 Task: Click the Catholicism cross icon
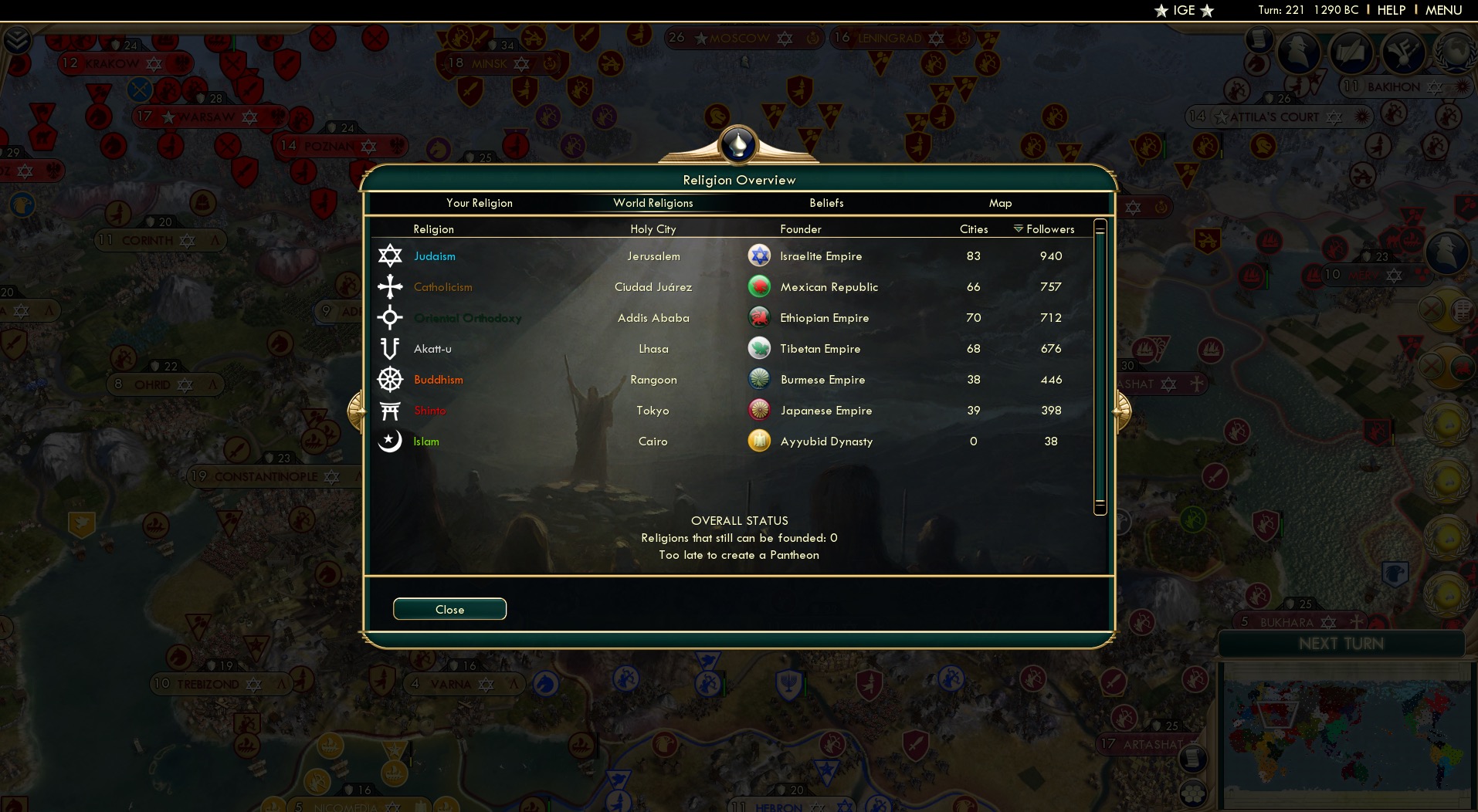(390, 286)
